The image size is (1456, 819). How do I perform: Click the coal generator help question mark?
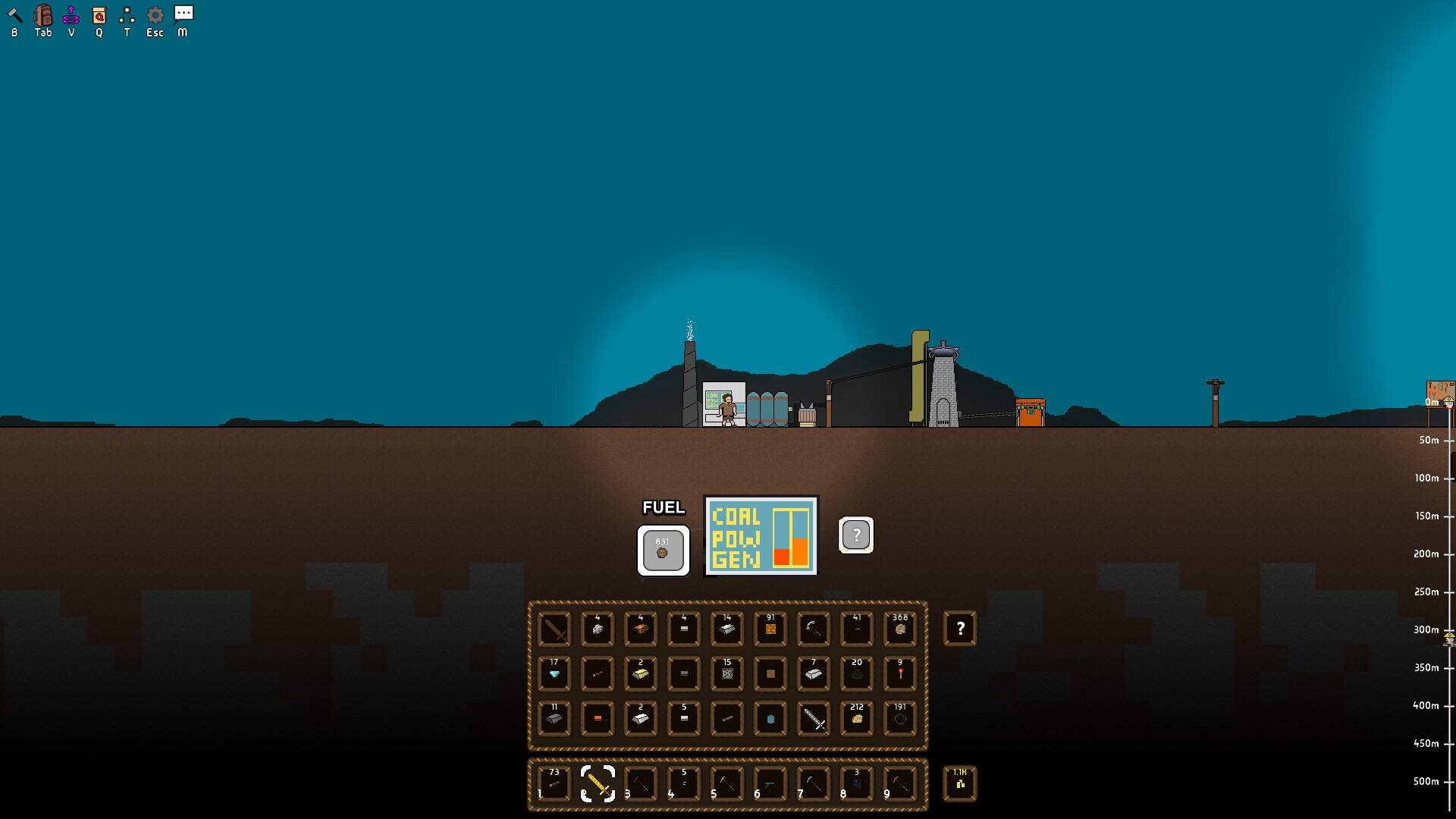coord(856,535)
